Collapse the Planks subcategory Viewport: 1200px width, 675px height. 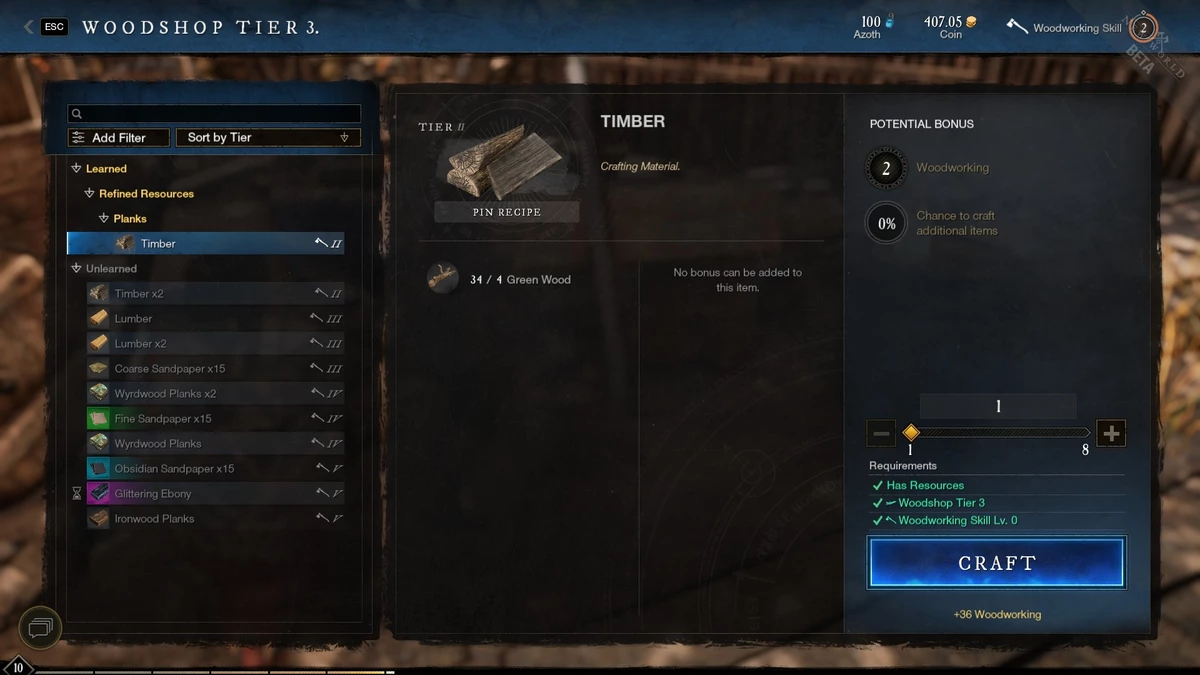pyautogui.click(x=104, y=219)
